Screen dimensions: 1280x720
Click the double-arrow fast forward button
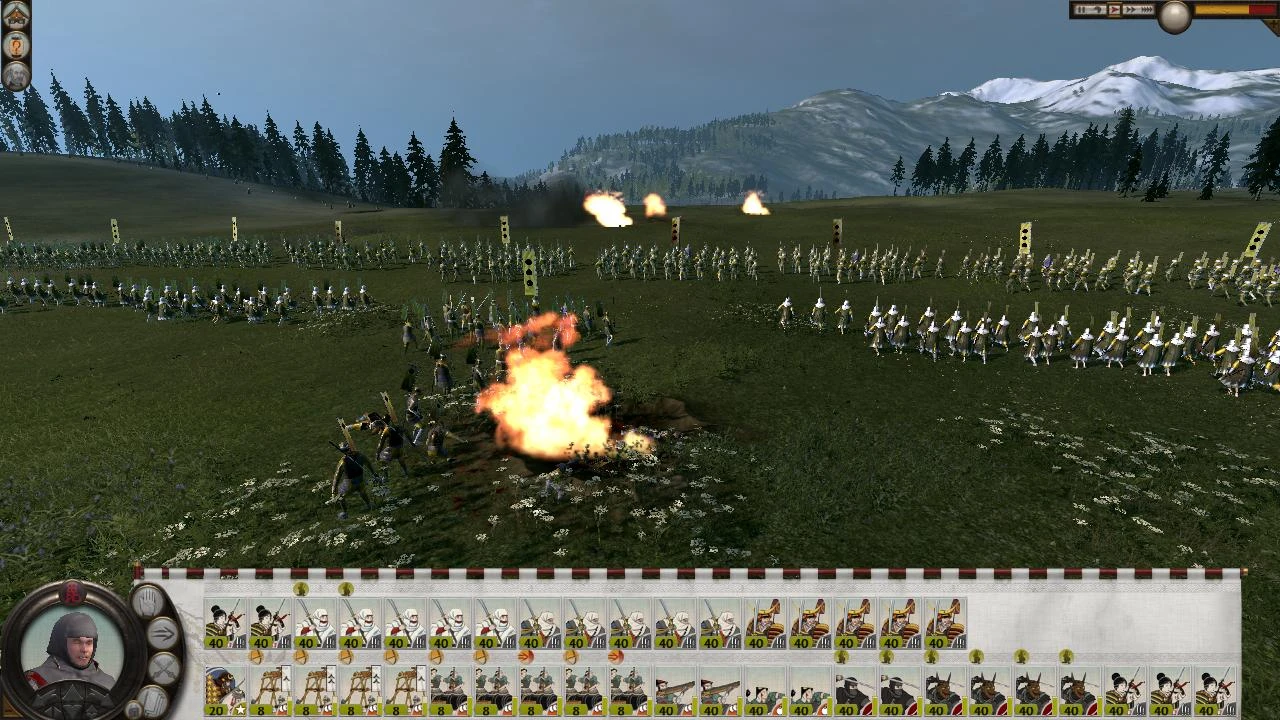click(x=1131, y=9)
